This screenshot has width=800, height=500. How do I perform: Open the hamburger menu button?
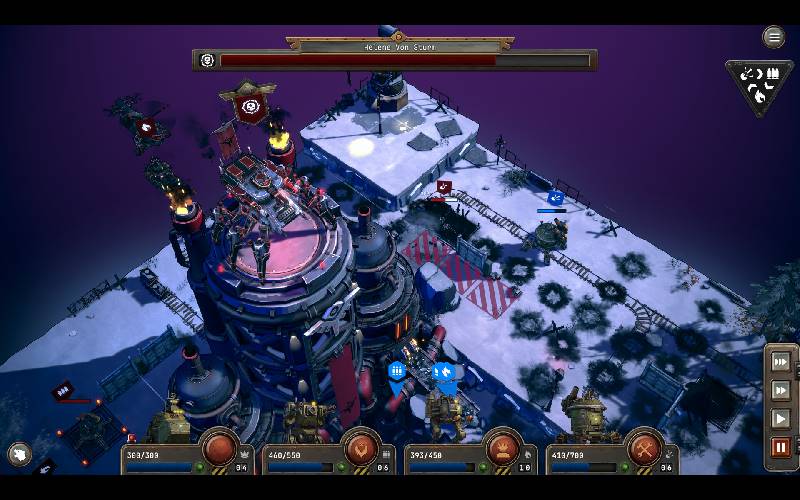774,38
